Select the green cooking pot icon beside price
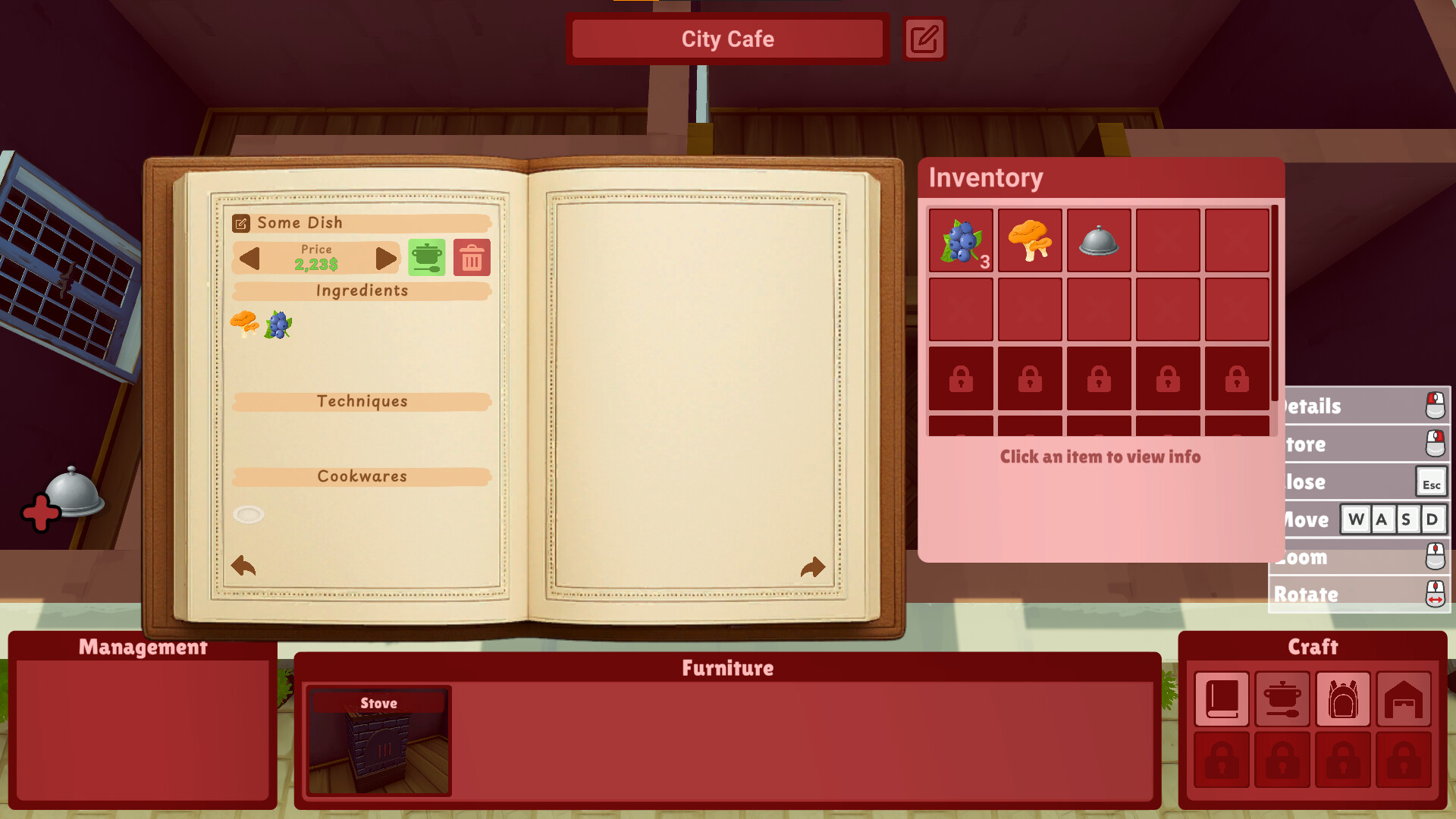The width and height of the screenshot is (1456, 819). coord(426,257)
